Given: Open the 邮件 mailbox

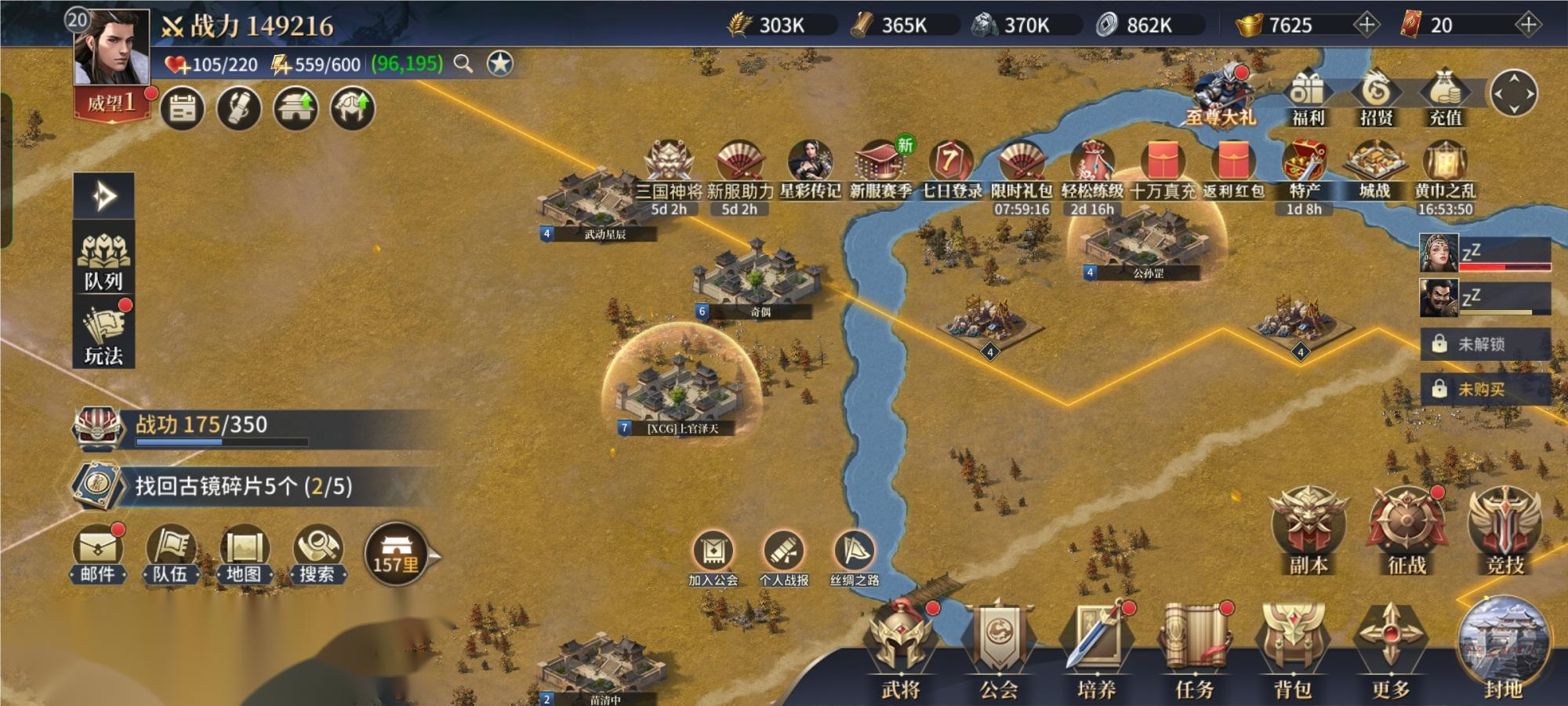Looking at the screenshot, I should coord(98,554).
